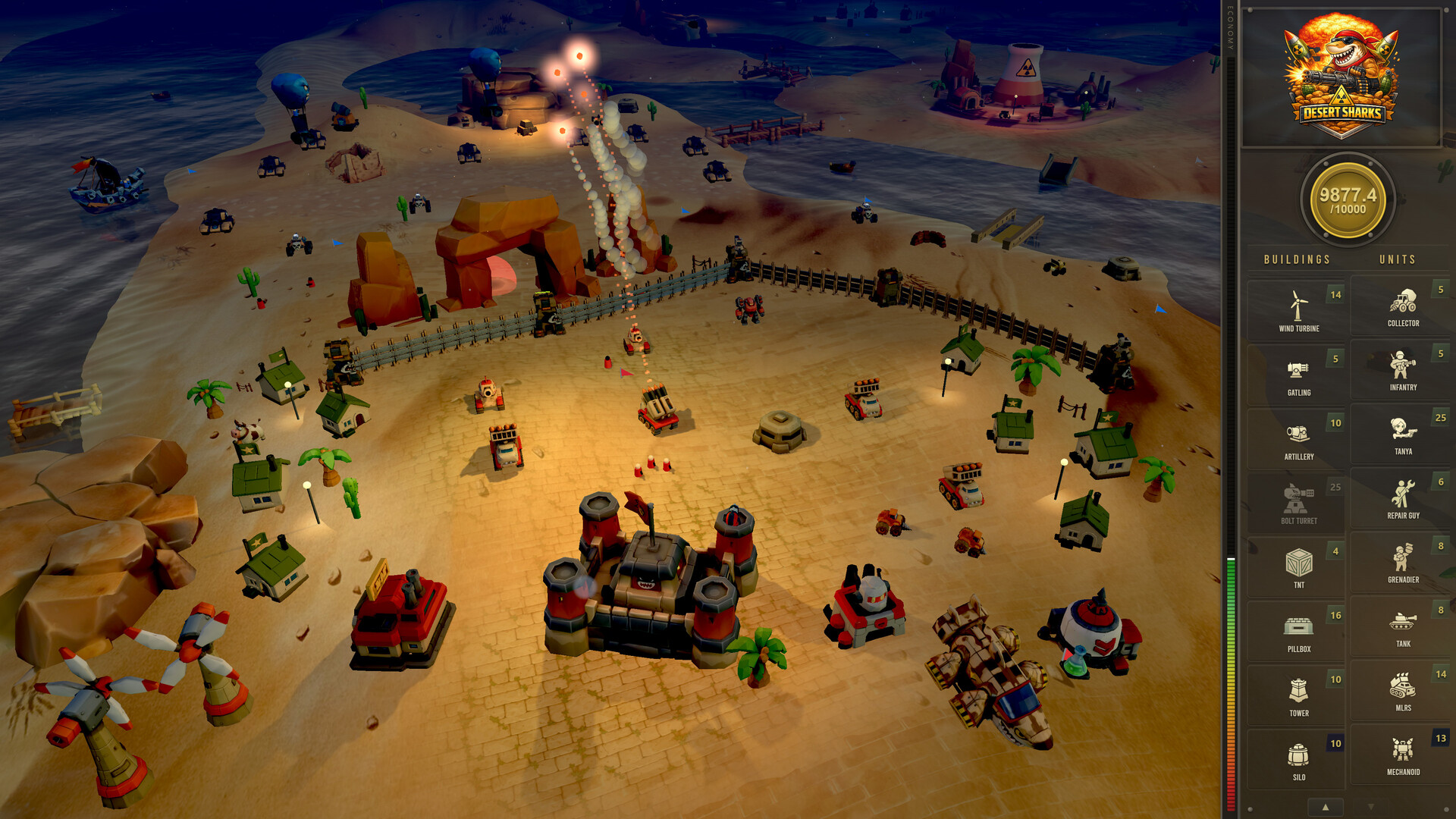Choose the Artillery building
1456x819 pixels.
coord(1297,438)
